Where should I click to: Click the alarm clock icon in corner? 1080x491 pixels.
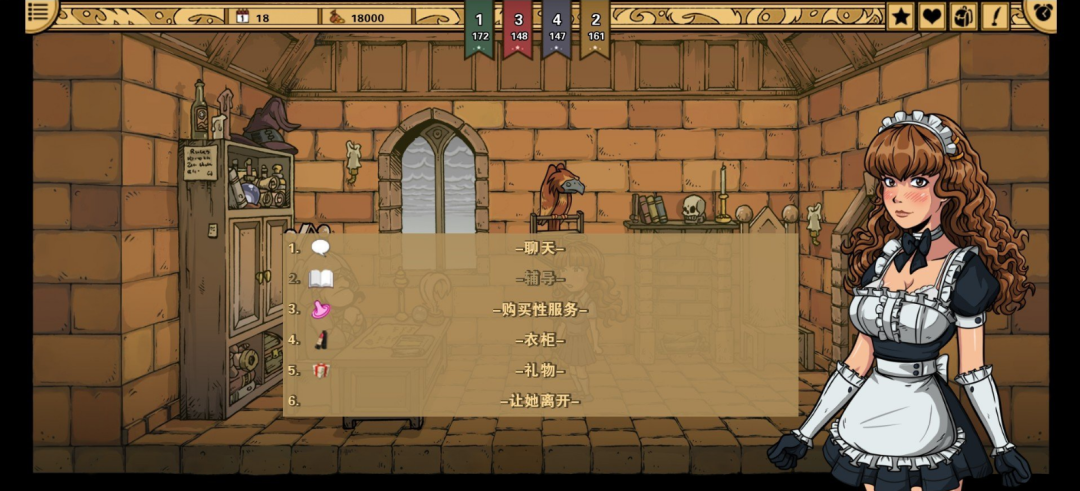click(x=1043, y=13)
